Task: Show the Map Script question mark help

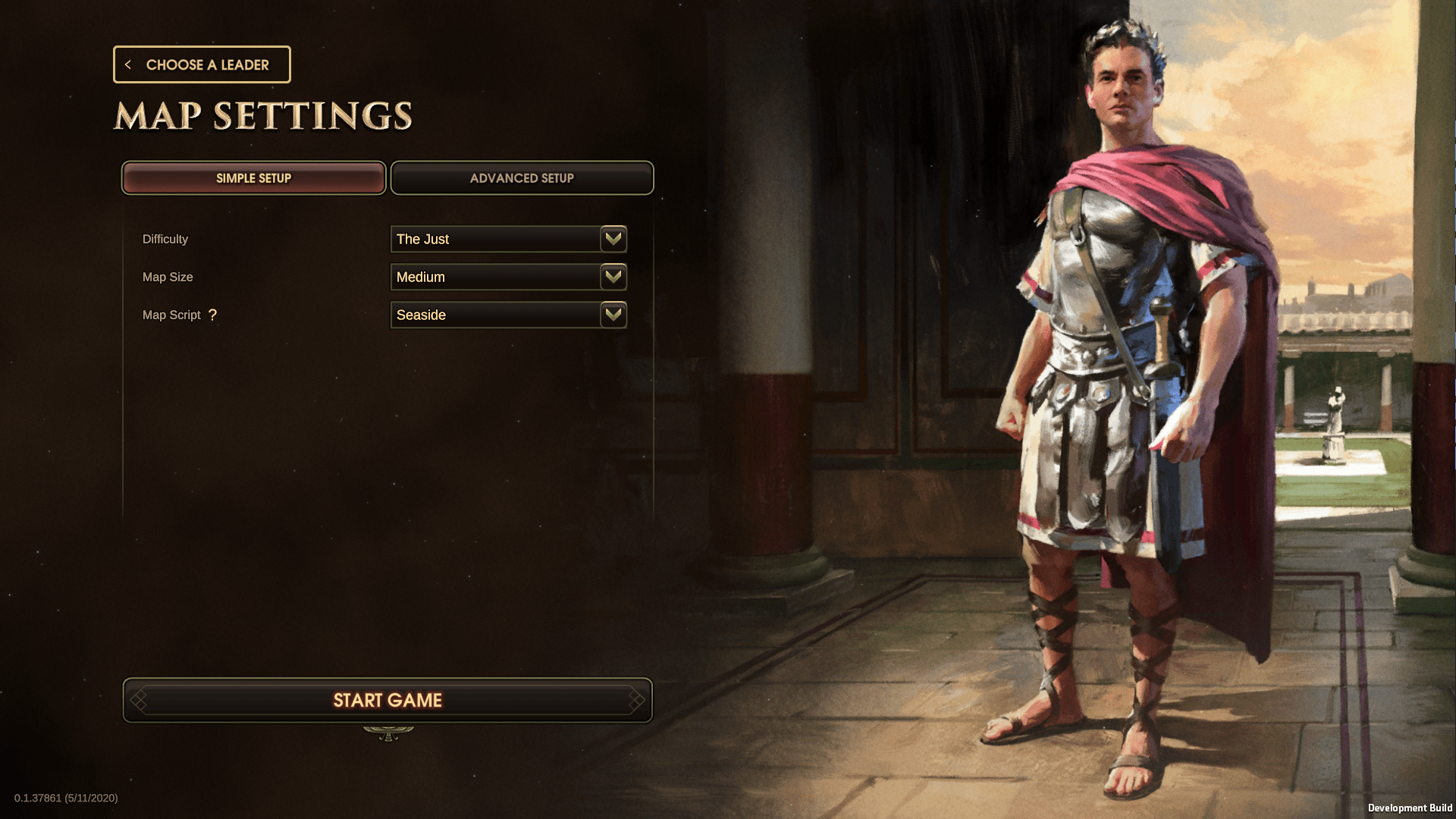Action: 212,315
